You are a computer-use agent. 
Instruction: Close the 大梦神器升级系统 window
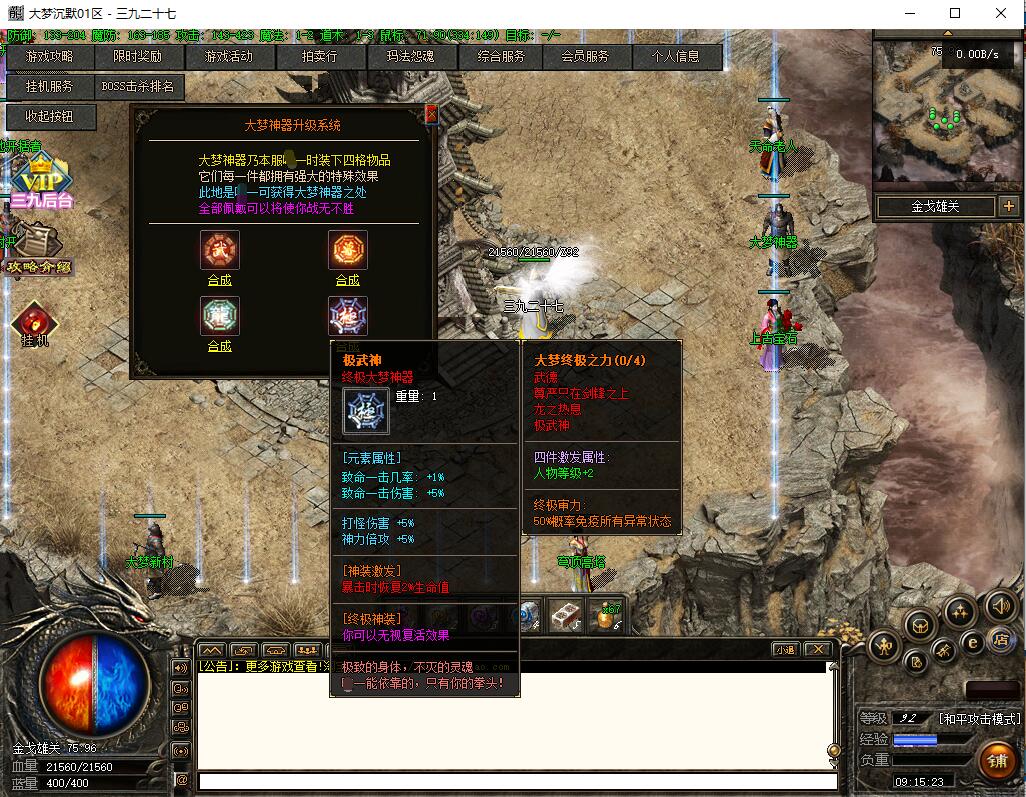tap(431, 115)
